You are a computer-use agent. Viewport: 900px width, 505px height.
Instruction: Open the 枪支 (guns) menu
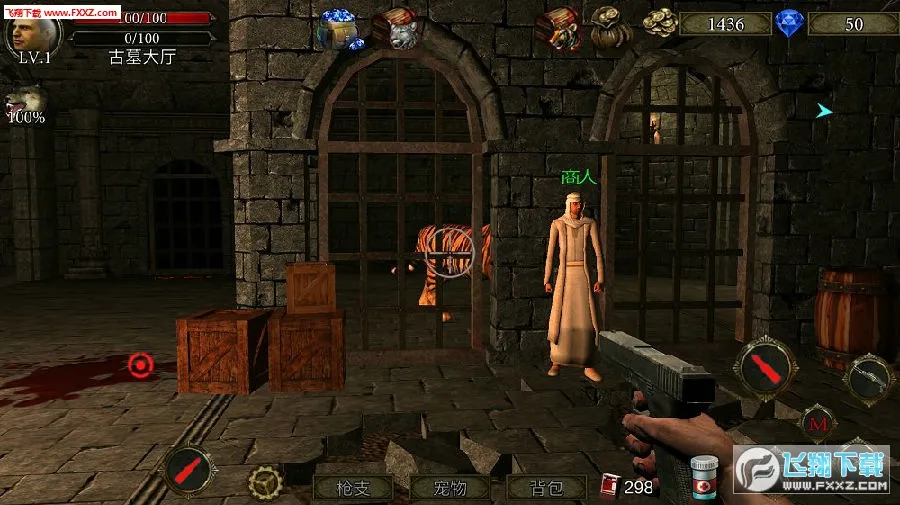tap(354, 488)
